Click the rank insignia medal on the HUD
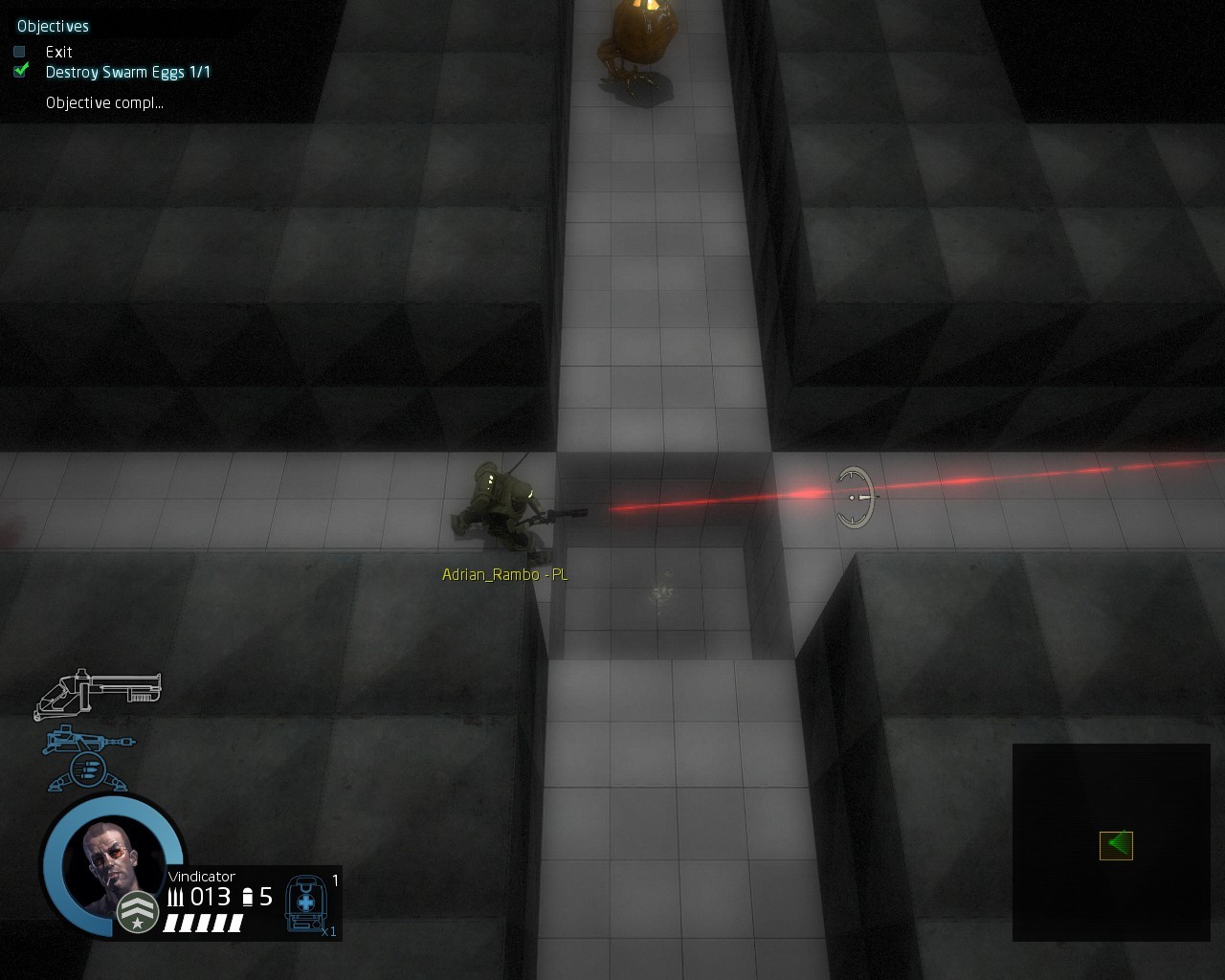1225x980 pixels. [136, 912]
